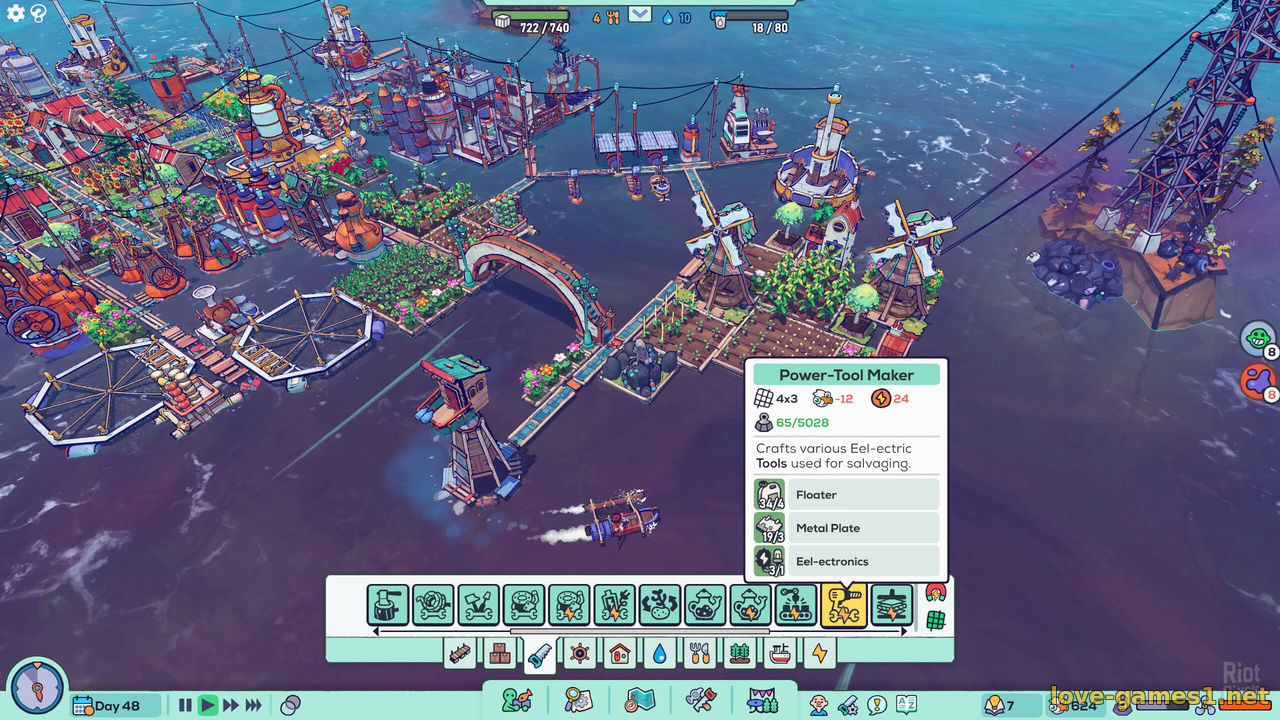Image resolution: width=1280 pixels, height=720 pixels.
Task: Open the settings gear menu
Action: 16,13
